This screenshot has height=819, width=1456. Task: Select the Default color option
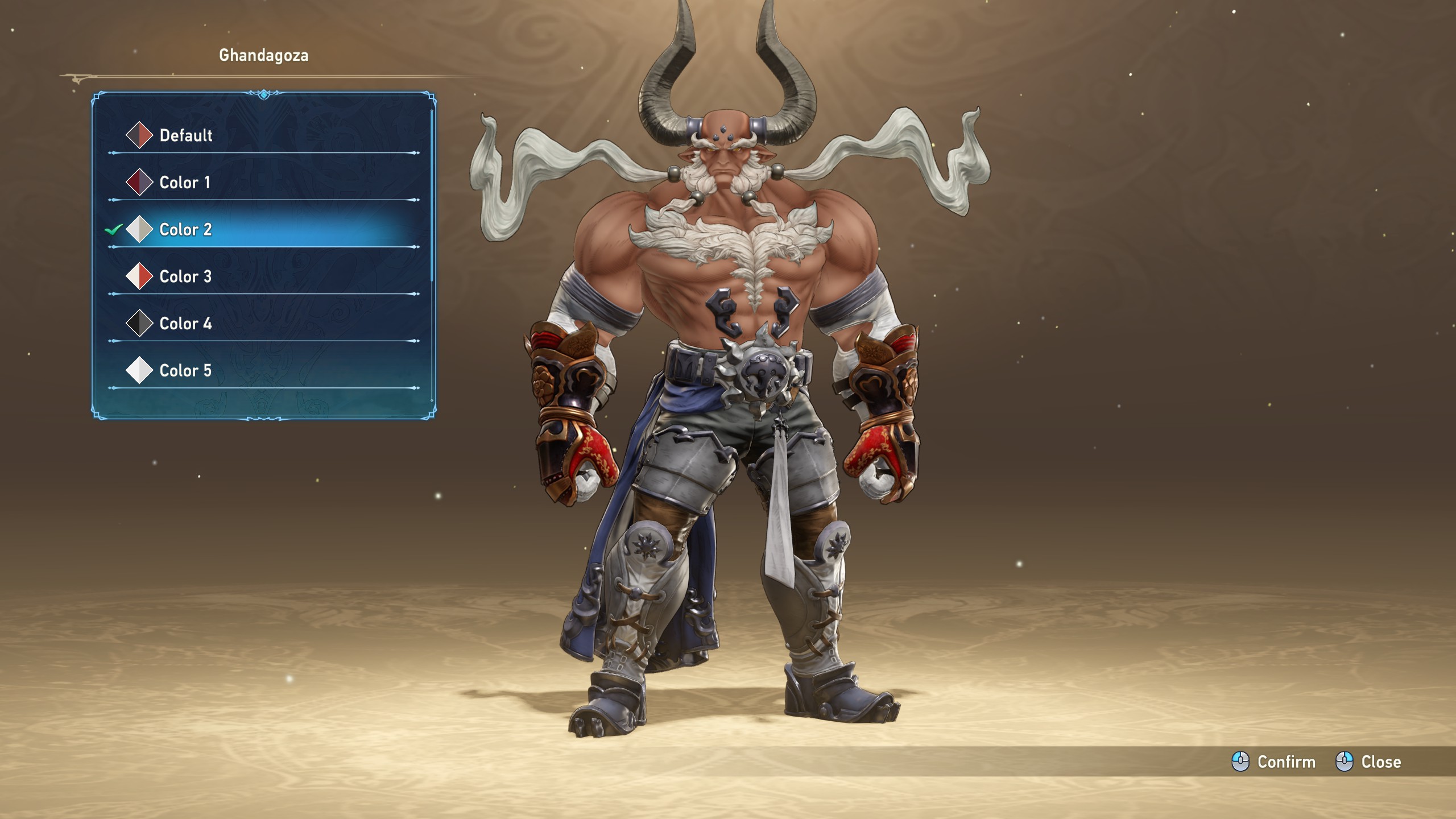pos(185,135)
